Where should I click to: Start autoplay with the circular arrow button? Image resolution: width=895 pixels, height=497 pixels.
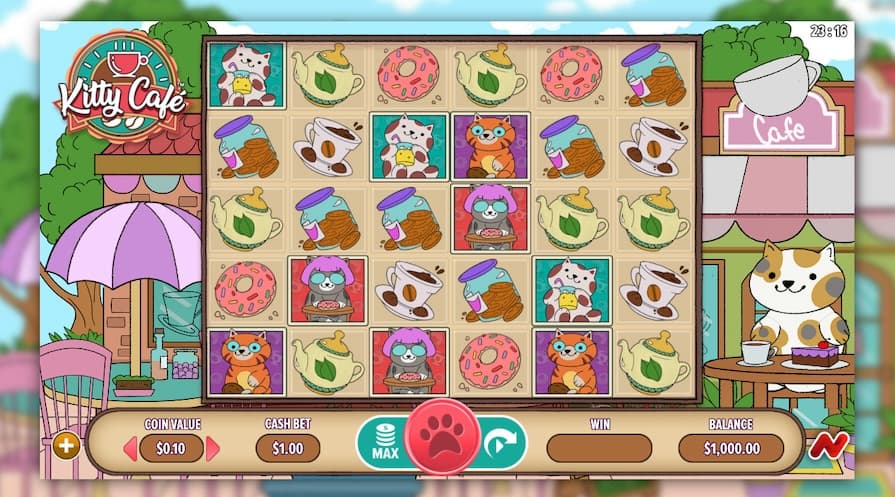click(x=503, y=442)
